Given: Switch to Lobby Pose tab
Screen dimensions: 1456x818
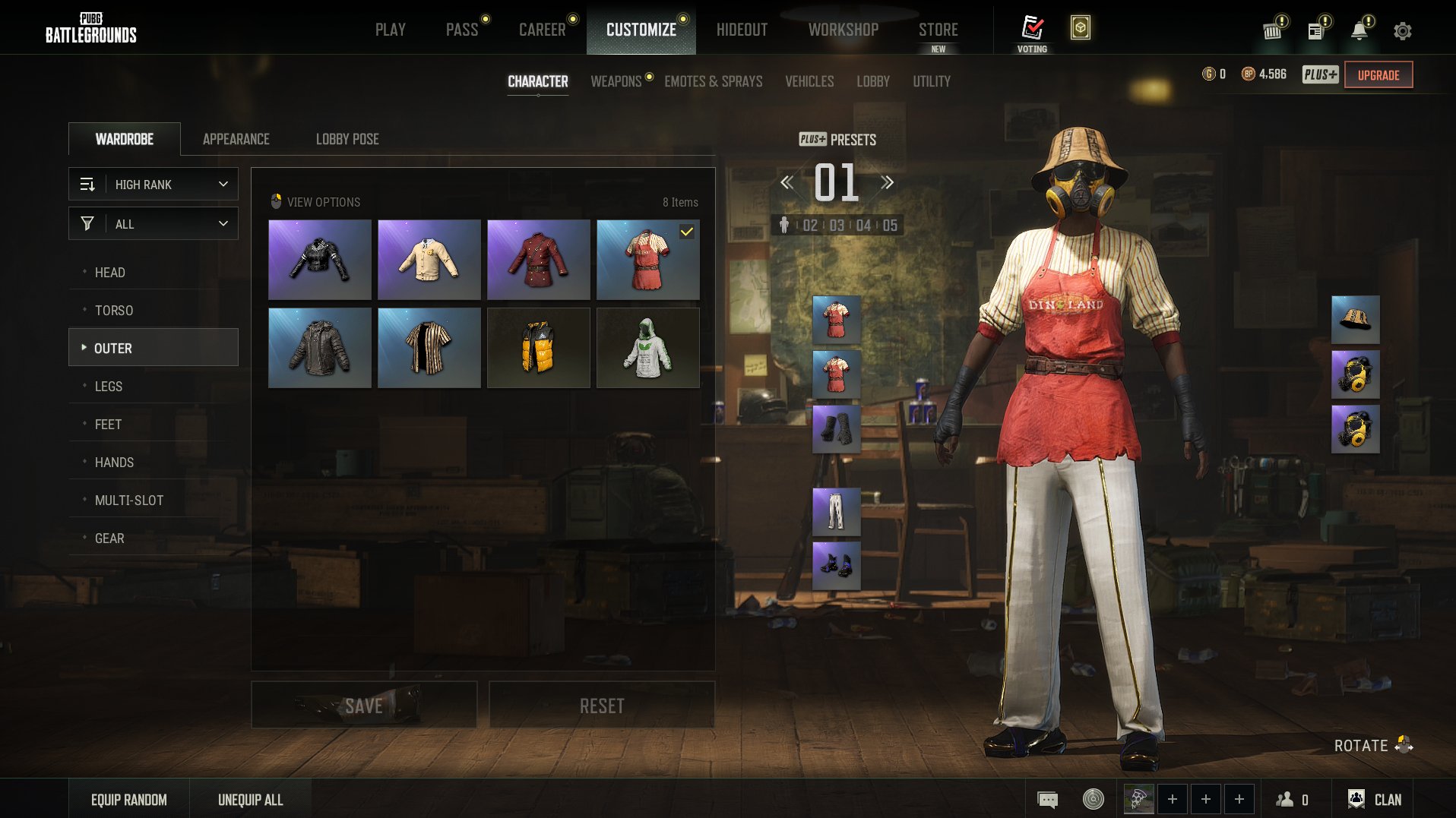Looking at the screenshot, I should click(x=347, y=139).
